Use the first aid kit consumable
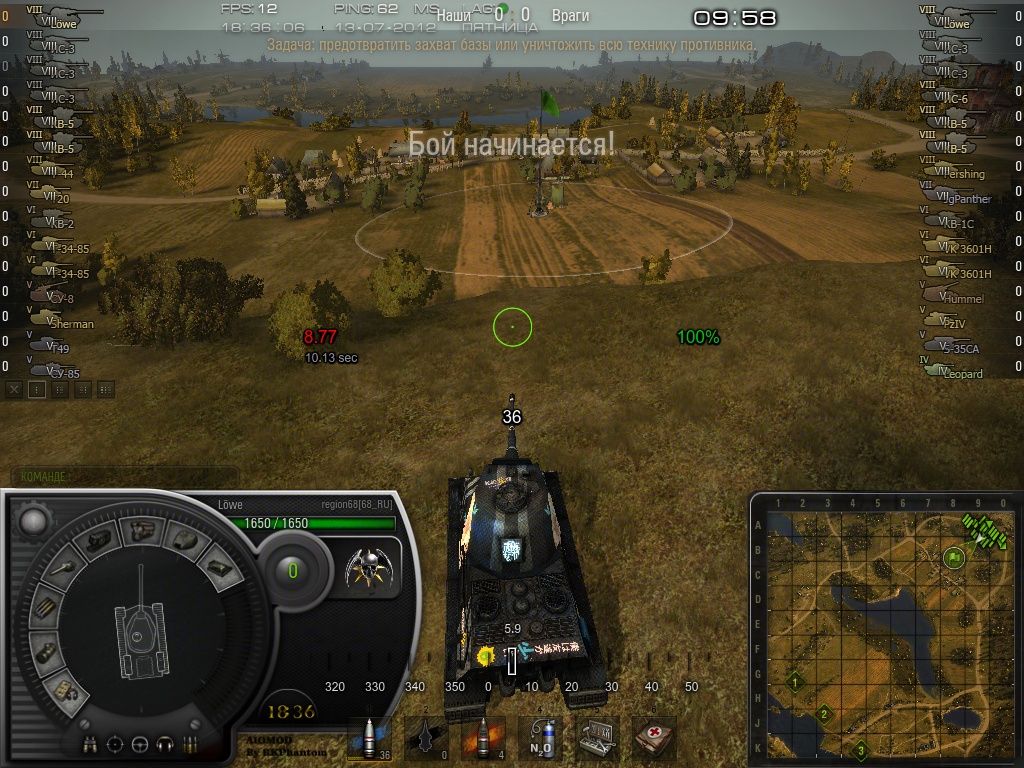Screen dimensions: 1024x768 tap(655, 738)
